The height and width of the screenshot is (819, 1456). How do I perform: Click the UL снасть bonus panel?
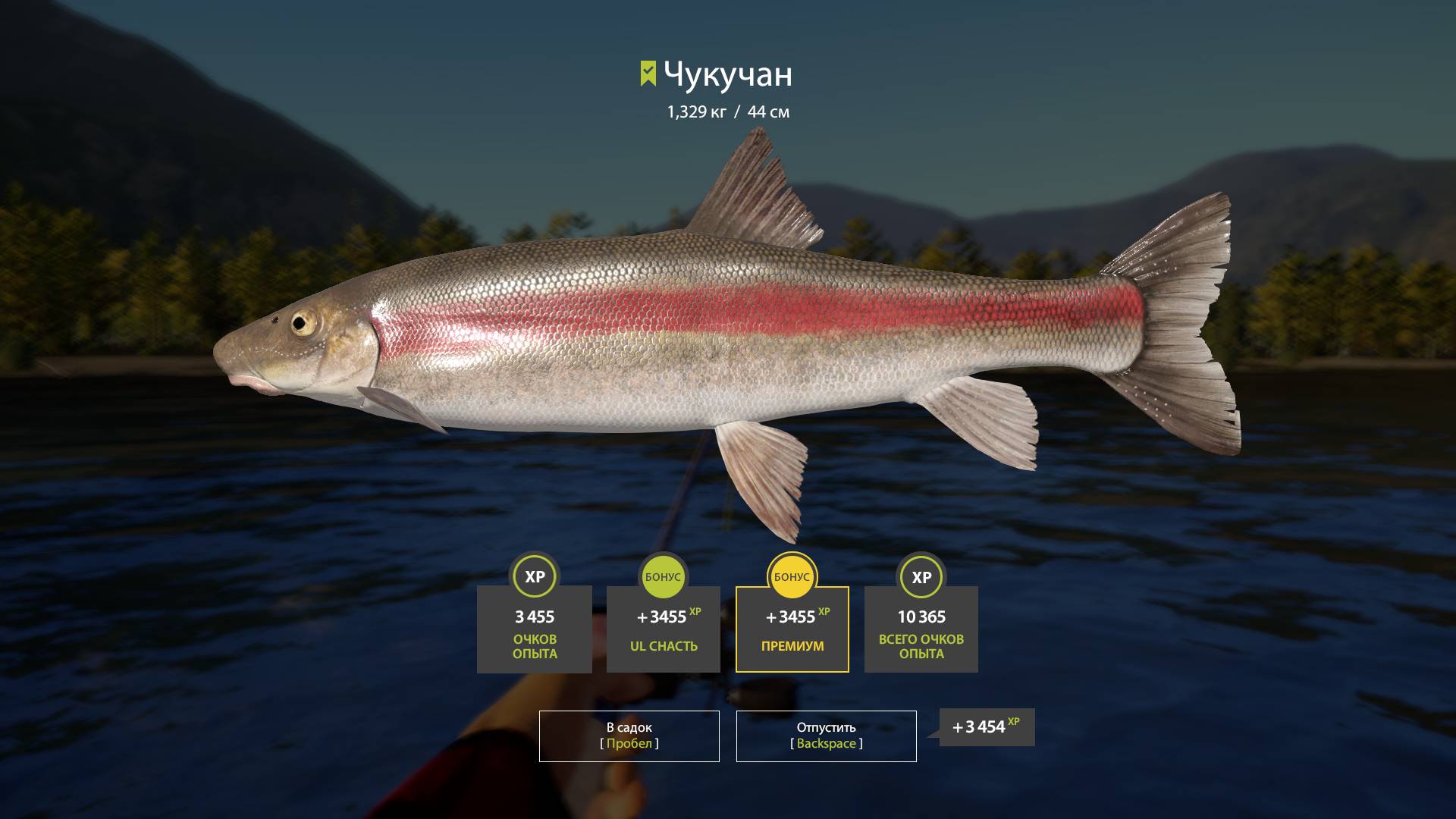[x=663, y=629]
